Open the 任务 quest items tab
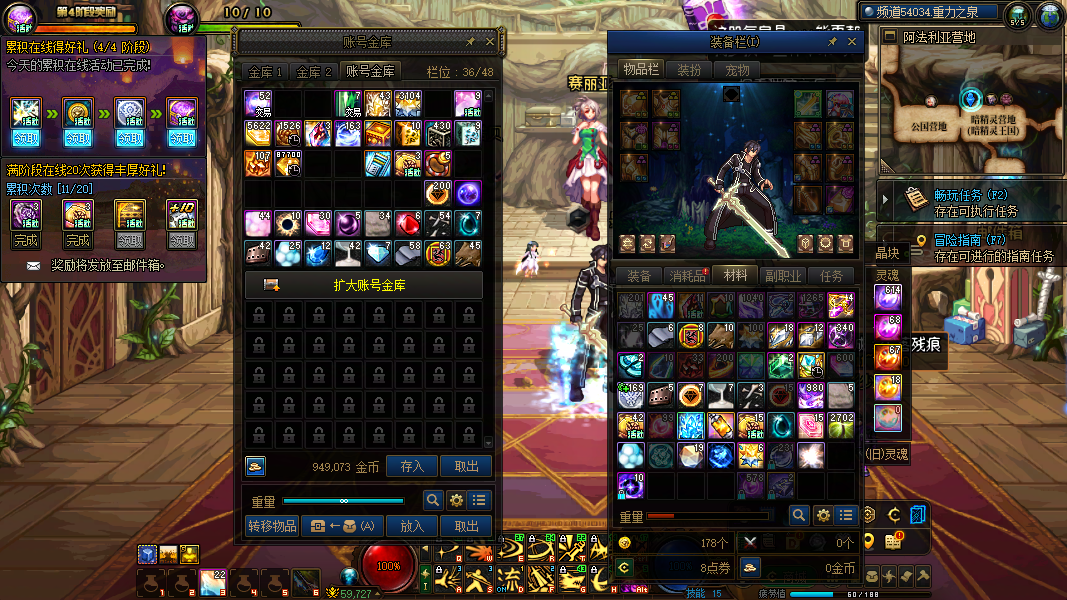This screenshot has height=600, width=1067. 831,276
